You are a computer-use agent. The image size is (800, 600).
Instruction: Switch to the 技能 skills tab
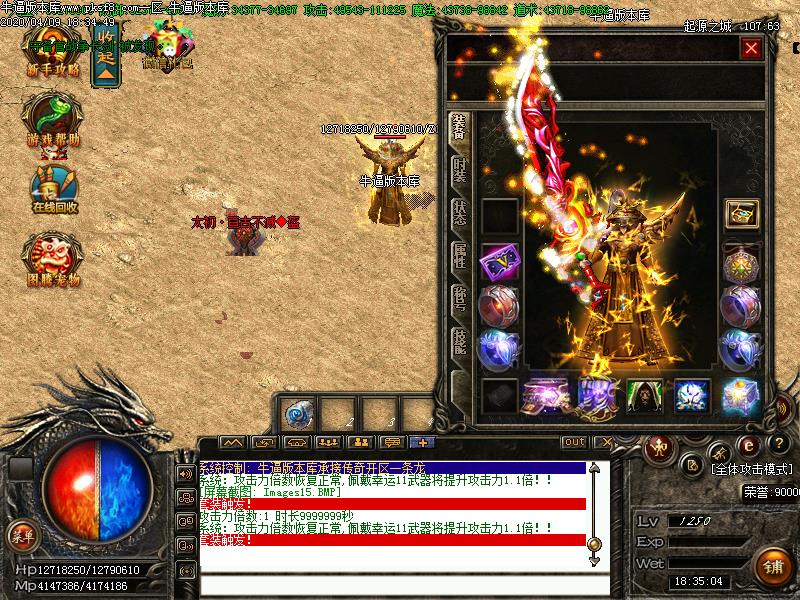459,341
